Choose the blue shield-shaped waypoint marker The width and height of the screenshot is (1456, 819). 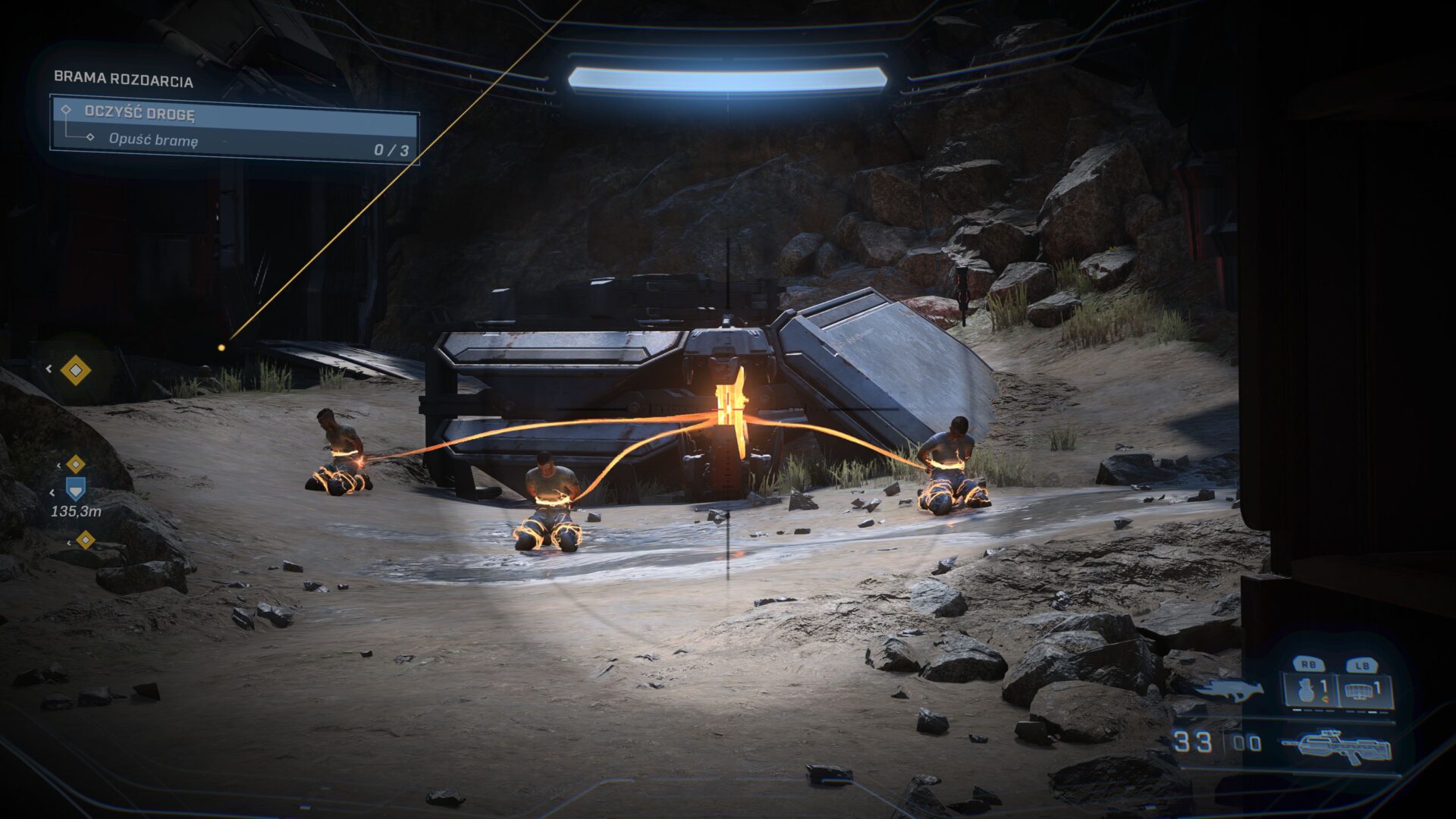pyautogui.click(x=76, y=488)
